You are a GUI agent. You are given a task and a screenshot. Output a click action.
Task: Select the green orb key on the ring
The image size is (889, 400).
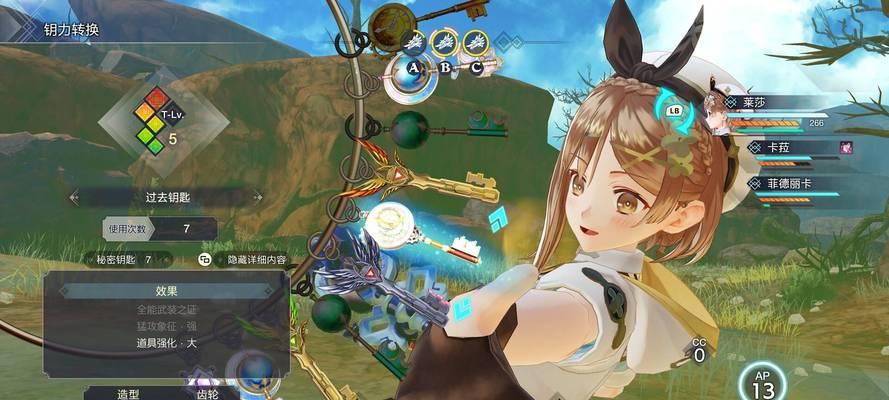[410, 129]
